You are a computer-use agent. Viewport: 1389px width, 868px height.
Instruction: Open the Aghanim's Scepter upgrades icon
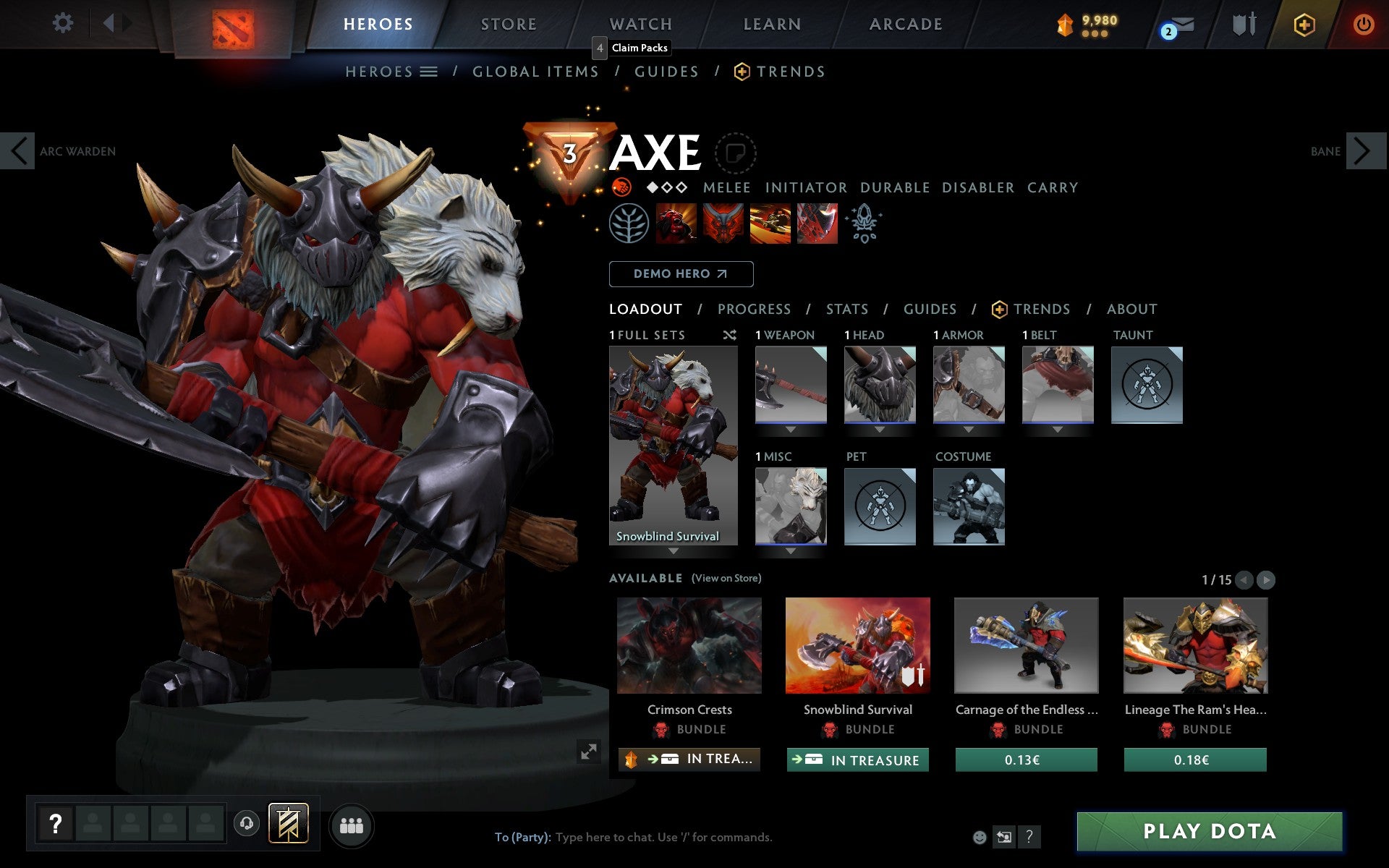point(865,224)
